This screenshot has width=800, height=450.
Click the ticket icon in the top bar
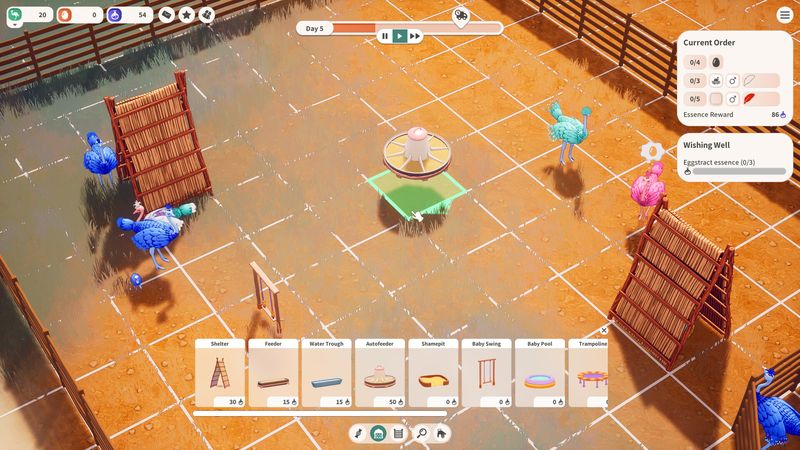[166, 15]
